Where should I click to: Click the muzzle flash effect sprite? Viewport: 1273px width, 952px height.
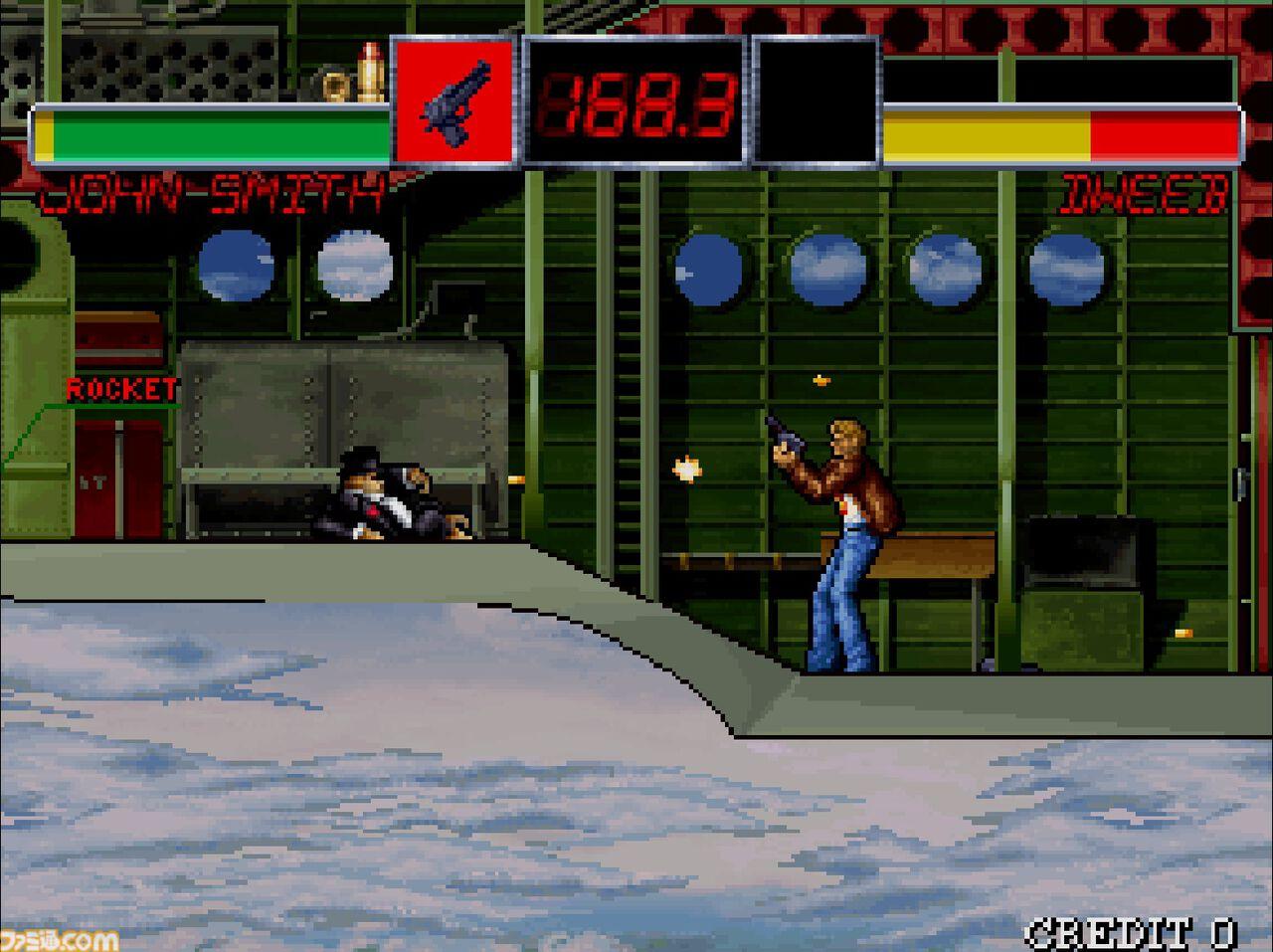684,468
